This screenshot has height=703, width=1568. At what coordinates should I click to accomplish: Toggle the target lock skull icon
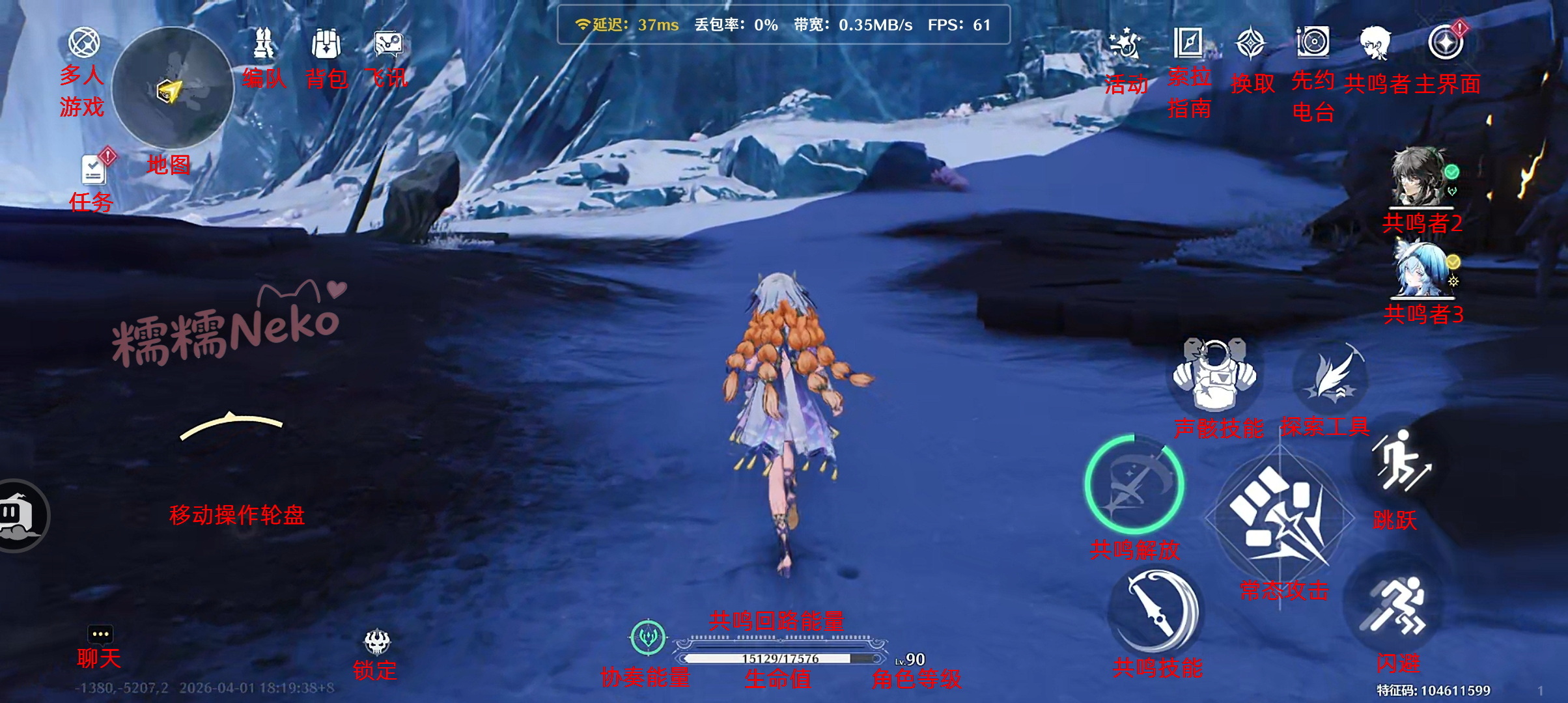click(377, 642)
